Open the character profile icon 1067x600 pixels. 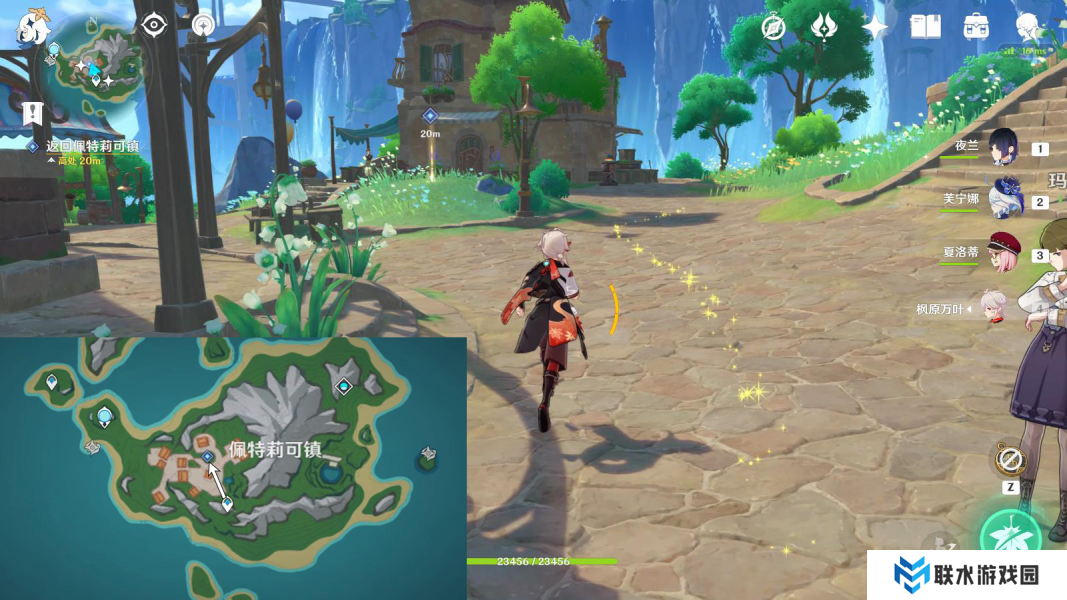[1028, 27]
